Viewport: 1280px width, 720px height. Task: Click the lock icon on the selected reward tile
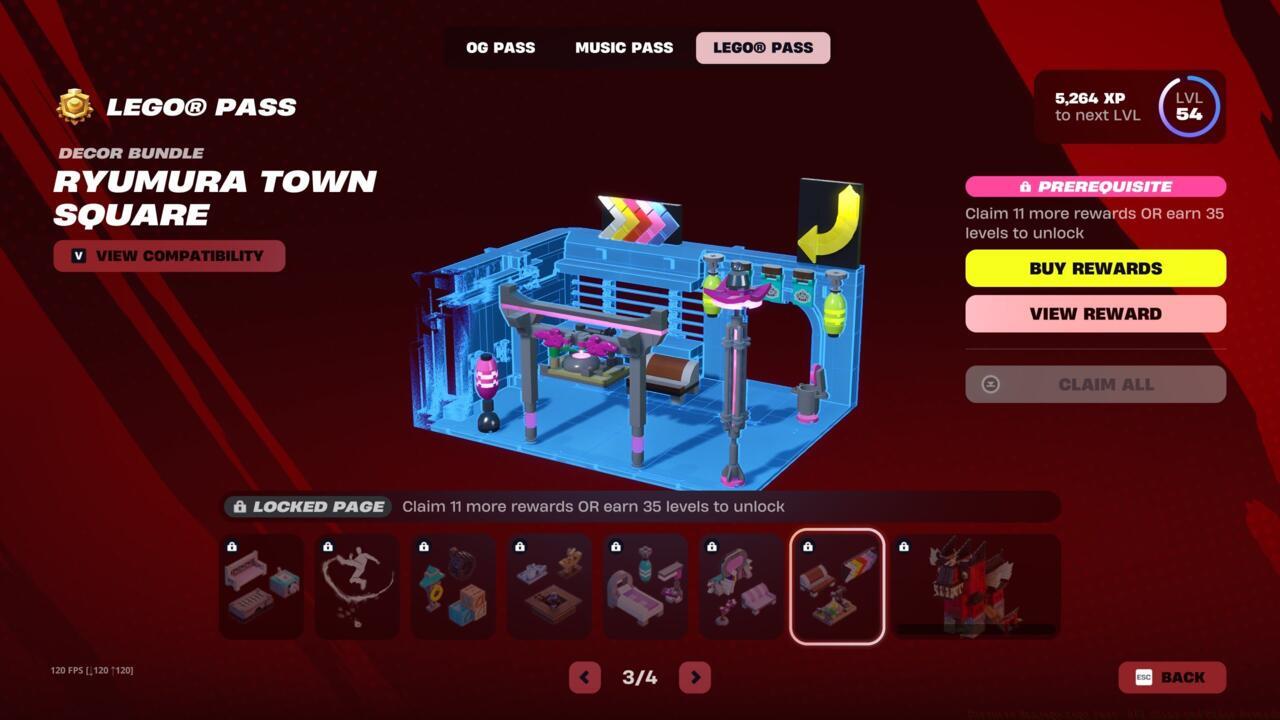(x=806, y=546)
